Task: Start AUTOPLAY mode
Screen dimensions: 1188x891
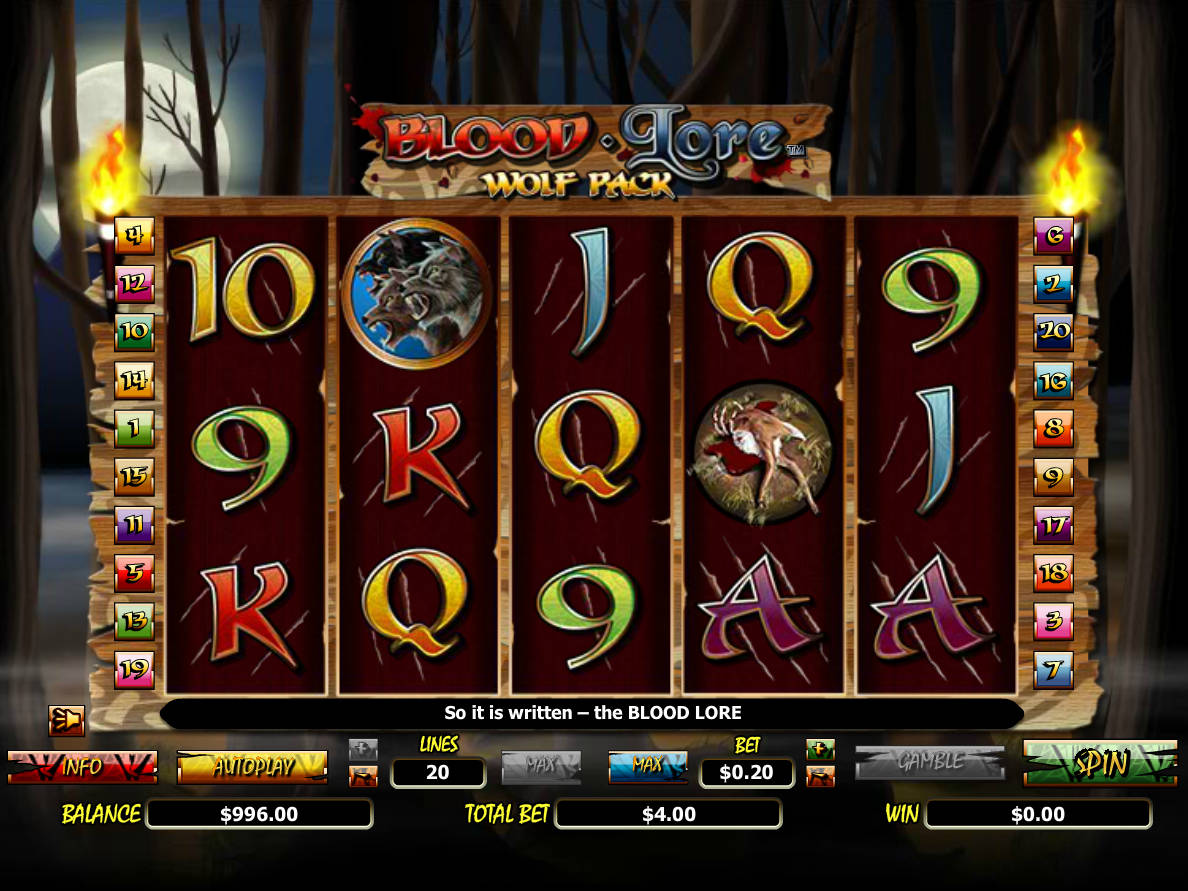Action: (252, 767)
